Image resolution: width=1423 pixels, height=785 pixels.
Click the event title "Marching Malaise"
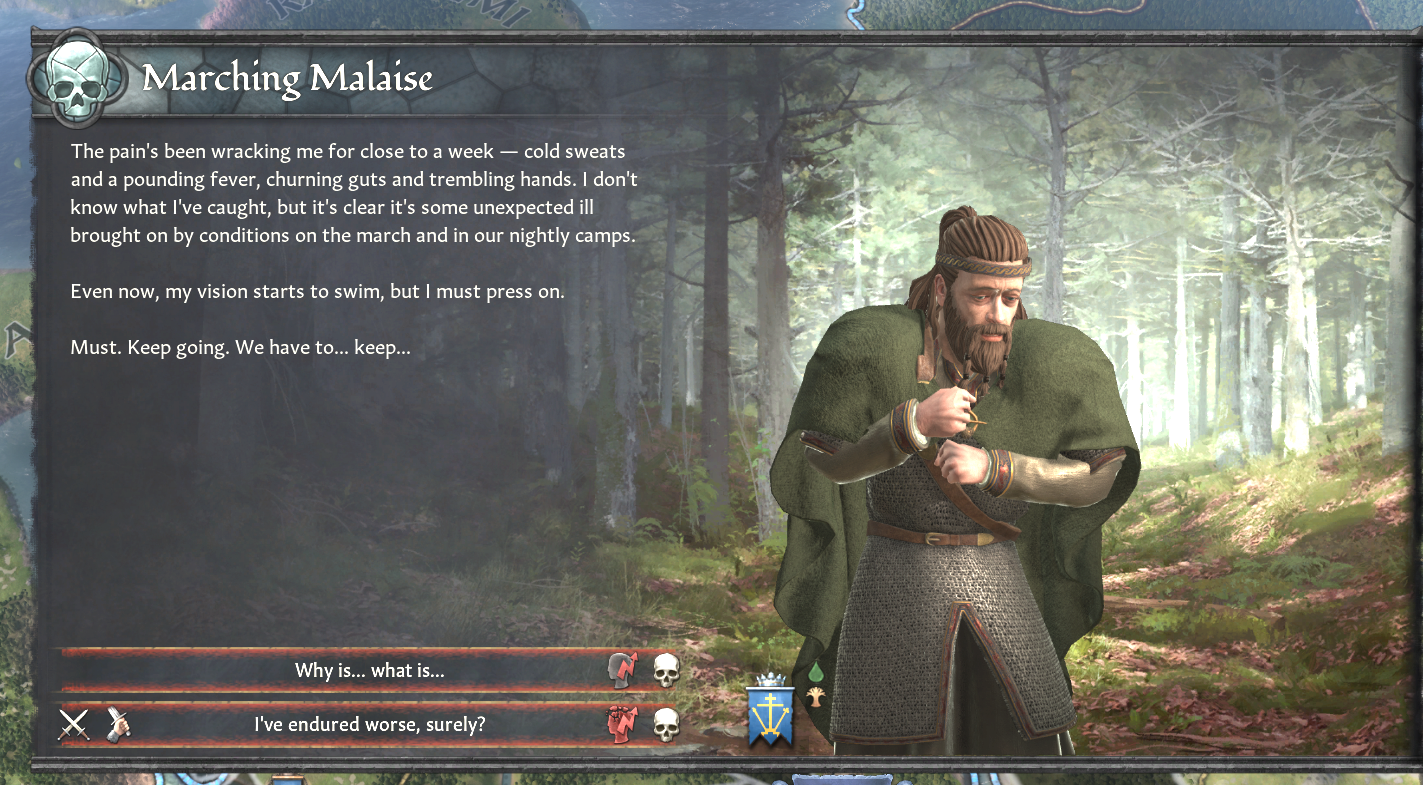289,78
